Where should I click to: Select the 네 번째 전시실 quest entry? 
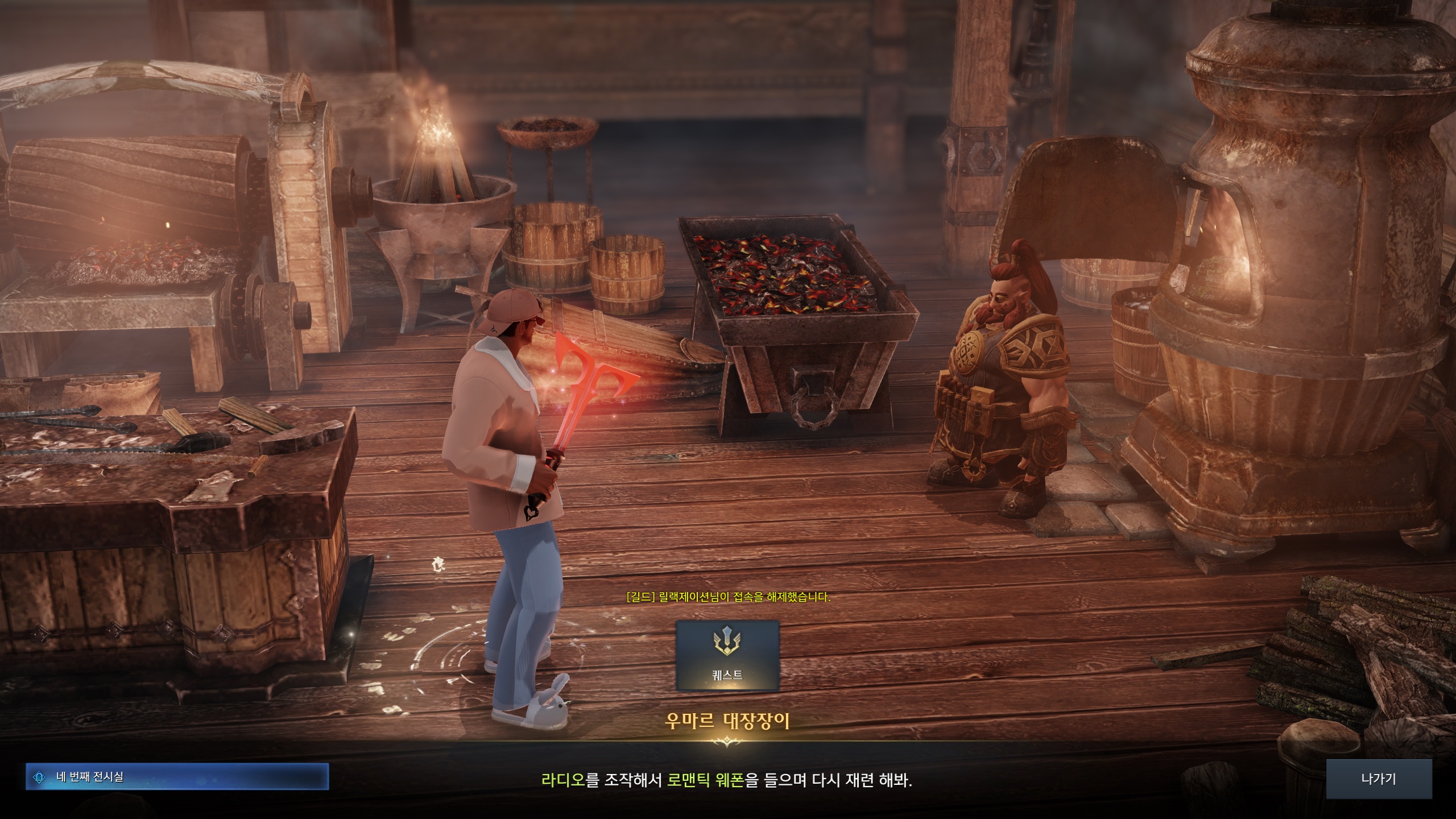point(177,777)
